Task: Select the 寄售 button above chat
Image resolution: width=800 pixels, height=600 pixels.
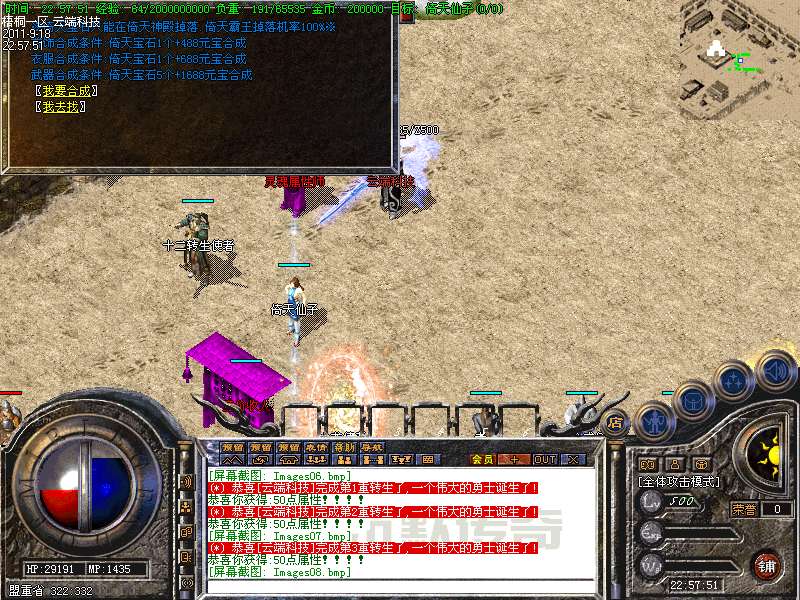Action: click(344, 447)
